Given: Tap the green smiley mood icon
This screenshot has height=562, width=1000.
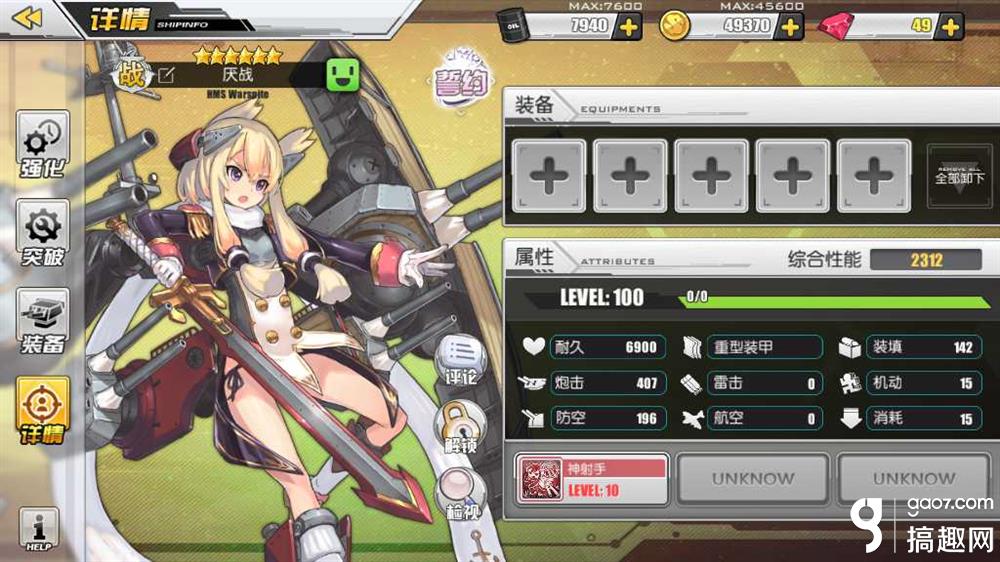Looking at the screenshot, I should click(343, 75).
